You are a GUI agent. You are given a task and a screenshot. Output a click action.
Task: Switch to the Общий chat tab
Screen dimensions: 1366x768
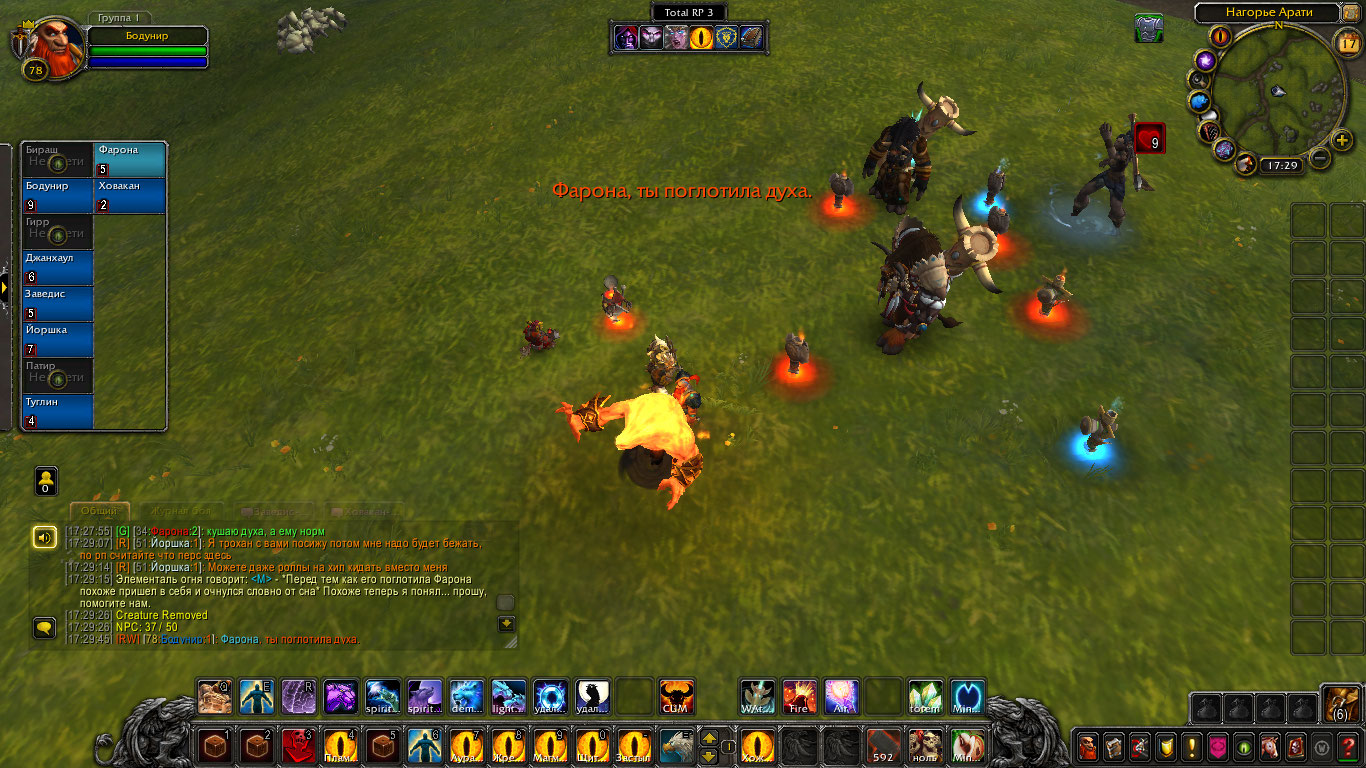click(99, 511)
